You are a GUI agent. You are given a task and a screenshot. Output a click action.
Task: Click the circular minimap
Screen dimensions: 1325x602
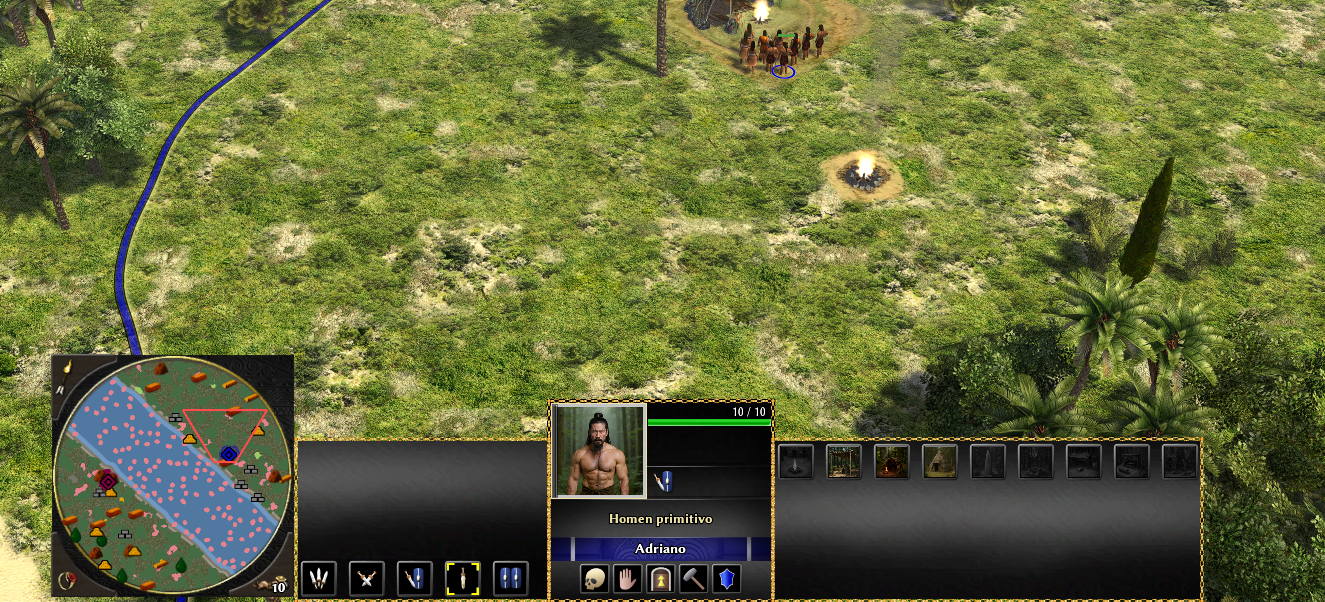[172, 477]
